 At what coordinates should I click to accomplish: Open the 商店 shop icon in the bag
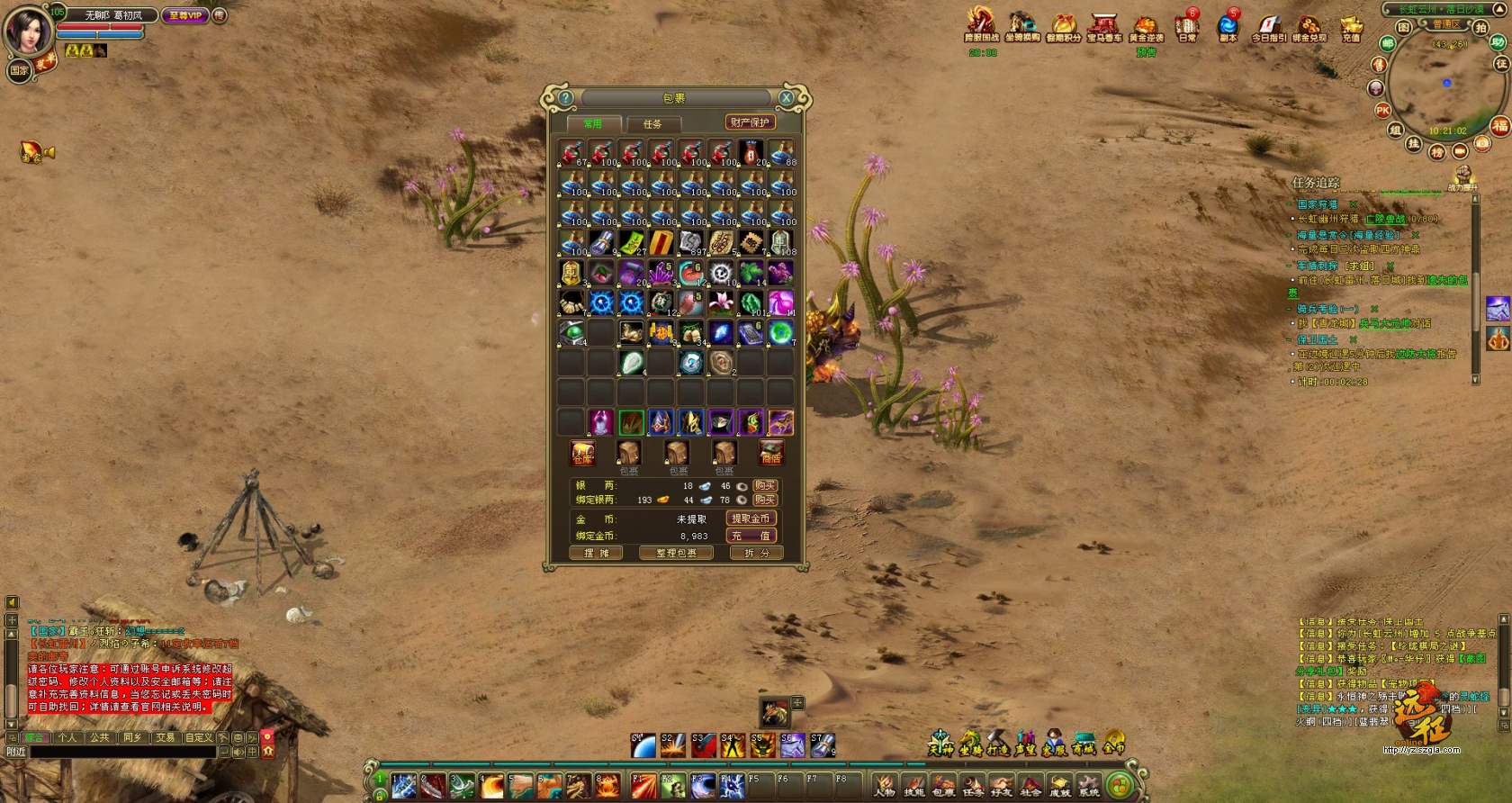pos(770,453)
